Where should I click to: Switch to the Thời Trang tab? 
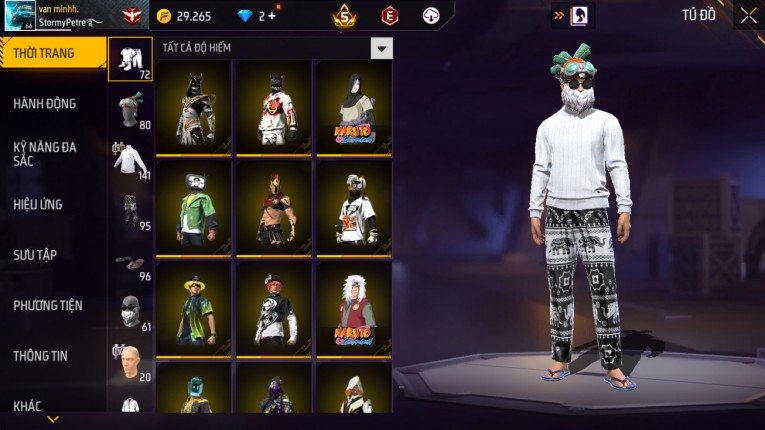(x=46, y=53)
